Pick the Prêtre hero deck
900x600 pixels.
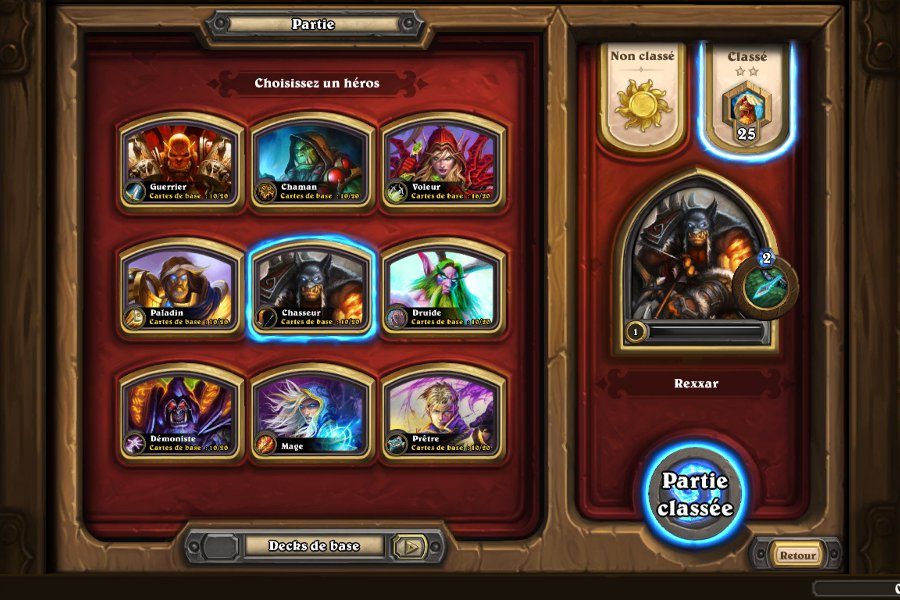pyautogui.click(x=443, y=414)
